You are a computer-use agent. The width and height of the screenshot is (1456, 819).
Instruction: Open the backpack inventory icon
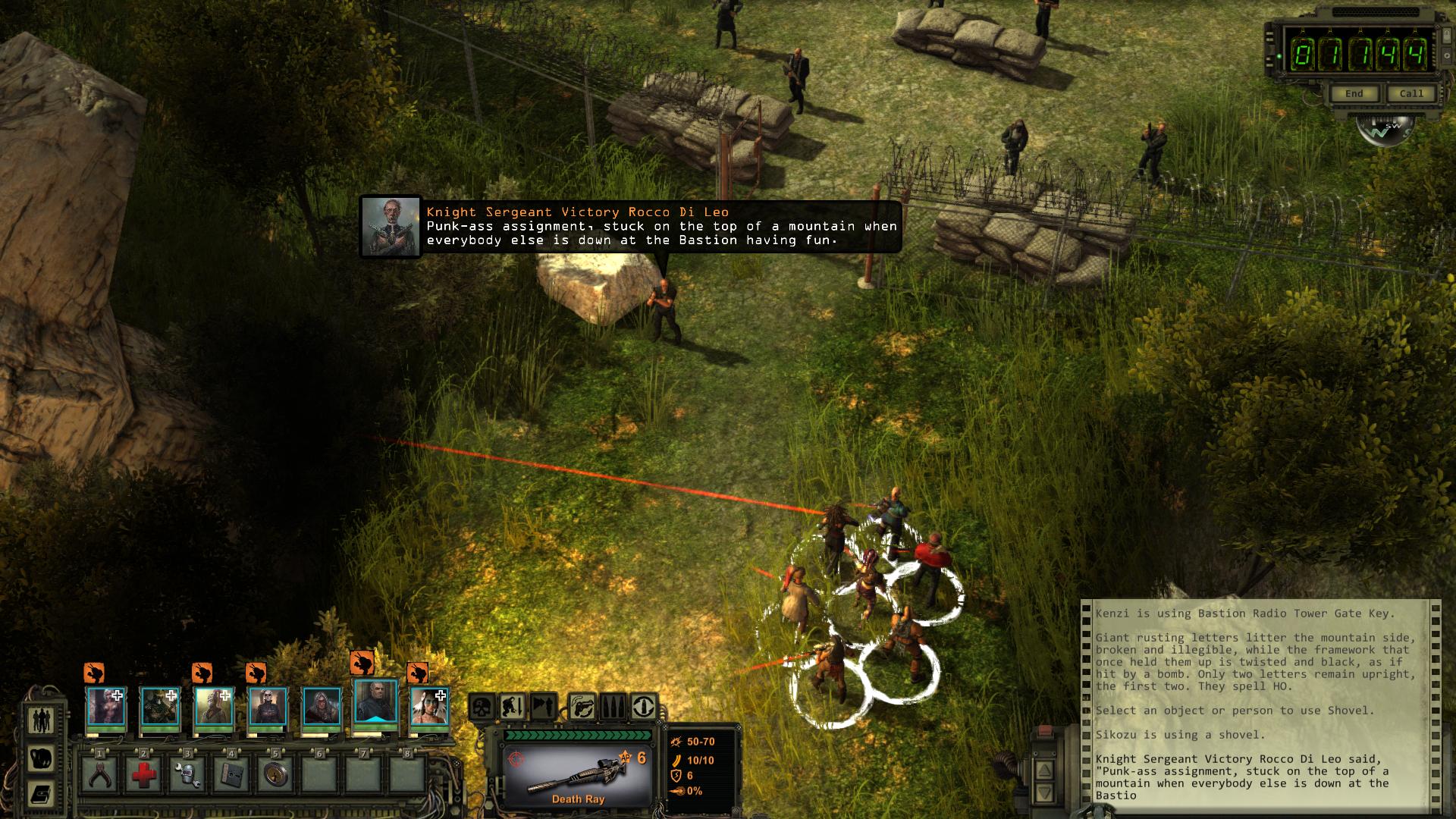click(40, 757)
